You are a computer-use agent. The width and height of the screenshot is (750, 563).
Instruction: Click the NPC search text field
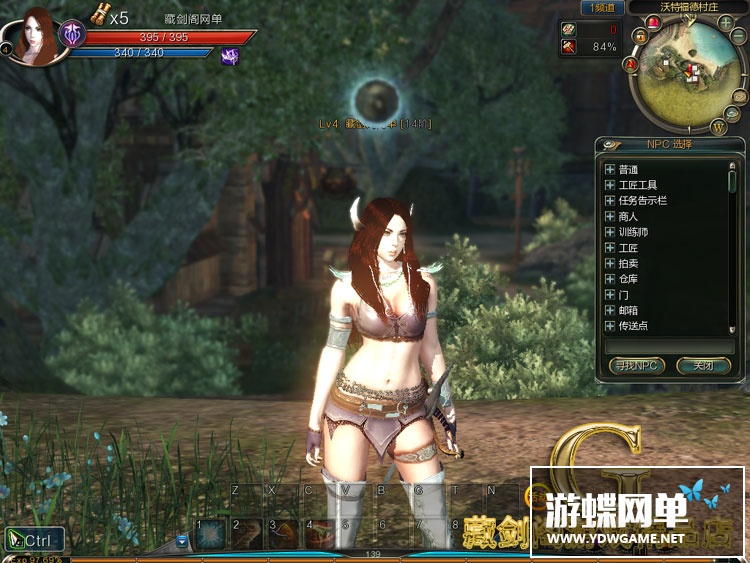pyautogui.click(x=670, y=346)
